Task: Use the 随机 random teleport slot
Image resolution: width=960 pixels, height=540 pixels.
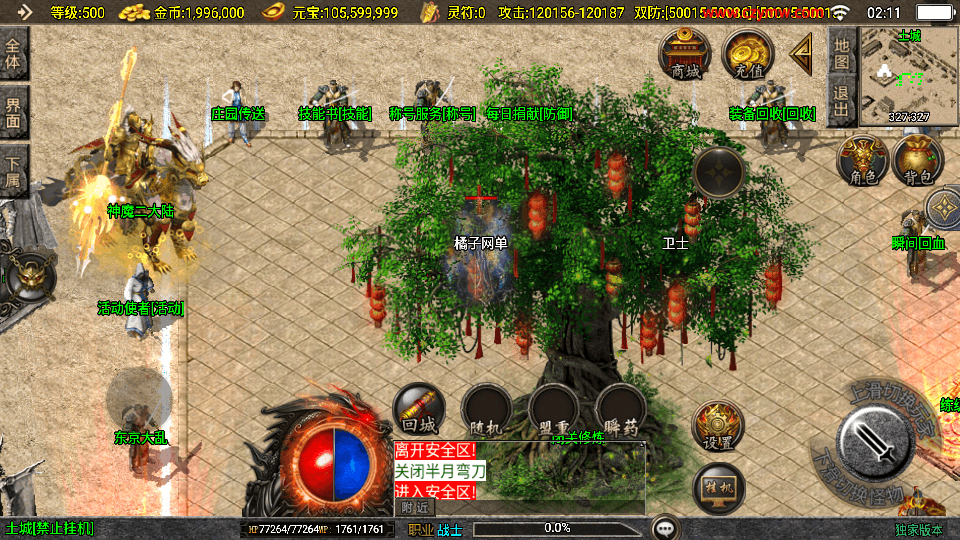Action: 486,410
